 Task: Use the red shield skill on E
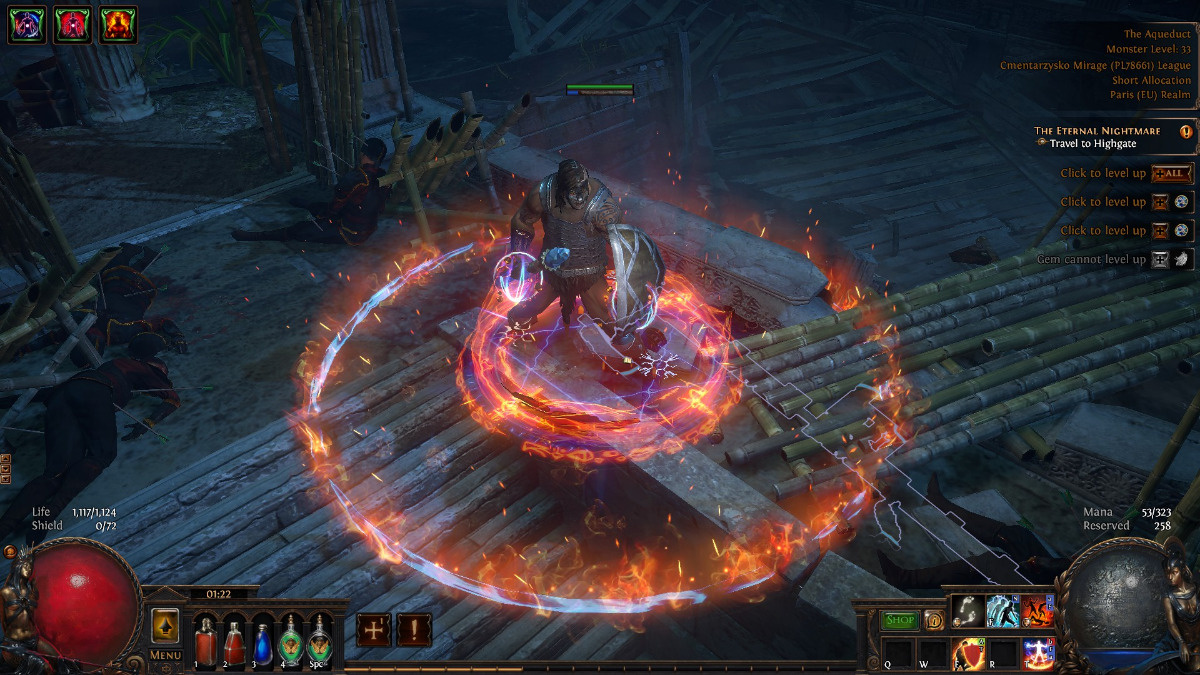pyautogui.click(x=968, y=652)
